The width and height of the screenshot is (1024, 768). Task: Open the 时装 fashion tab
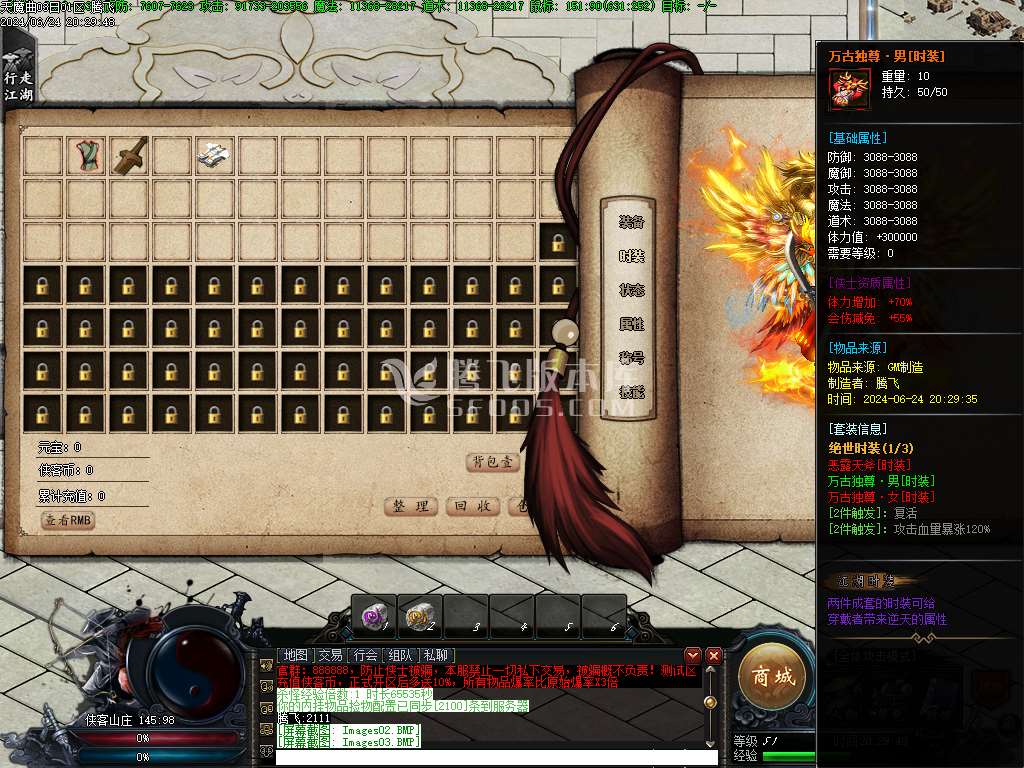click(x=631, y=256)
